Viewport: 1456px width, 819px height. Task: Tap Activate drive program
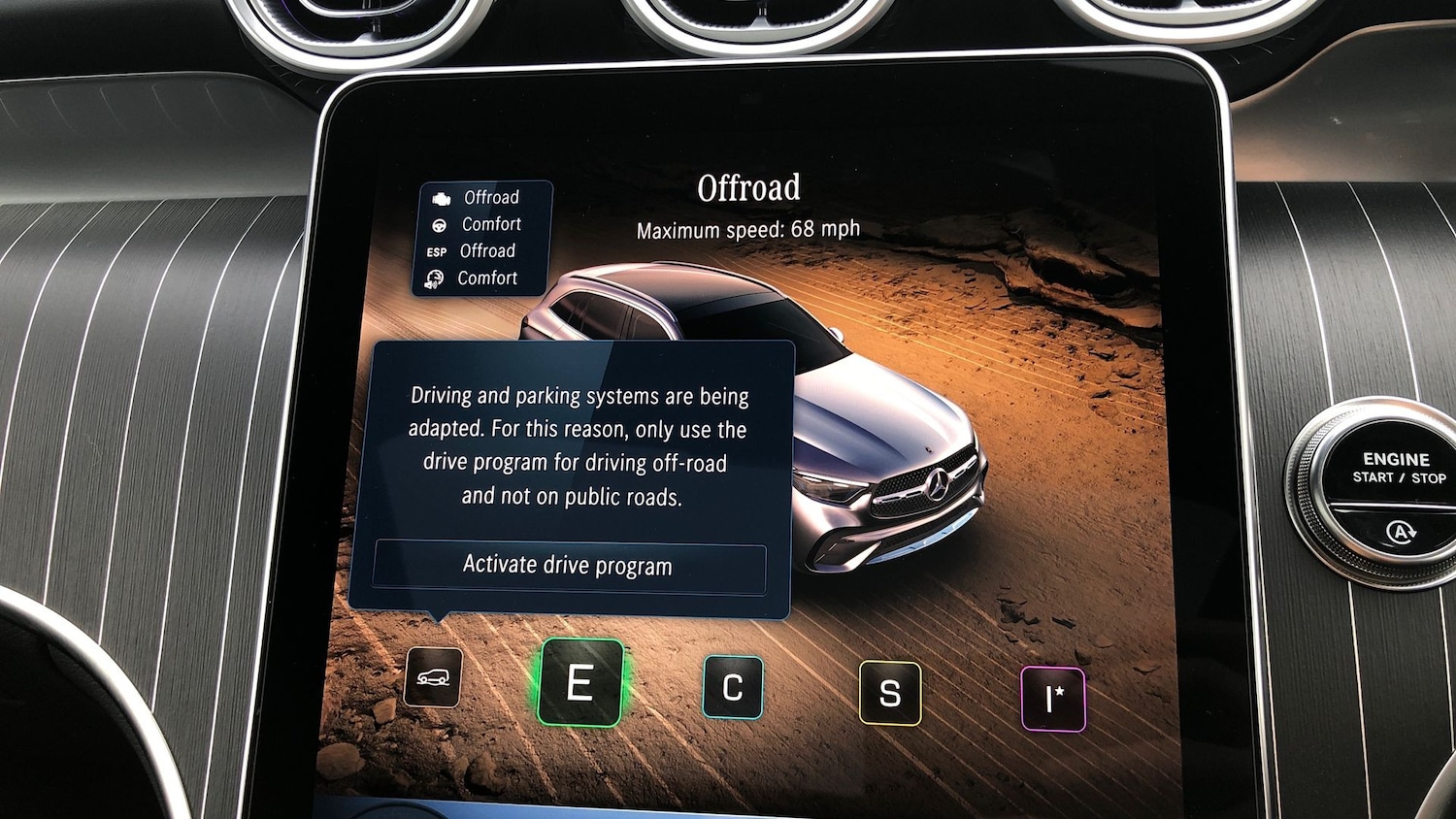coord(568,566)
